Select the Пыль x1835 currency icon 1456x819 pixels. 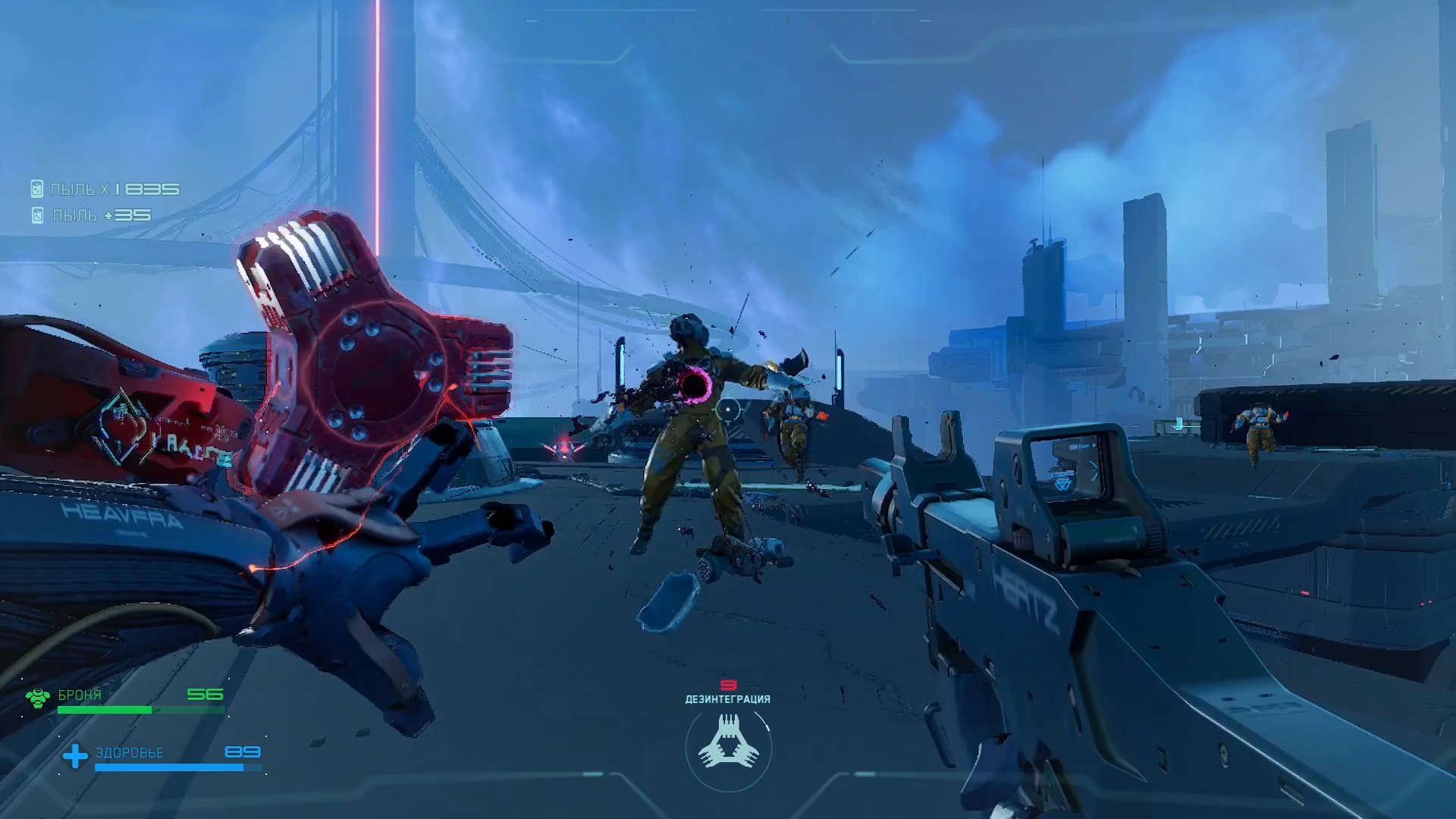37,189
